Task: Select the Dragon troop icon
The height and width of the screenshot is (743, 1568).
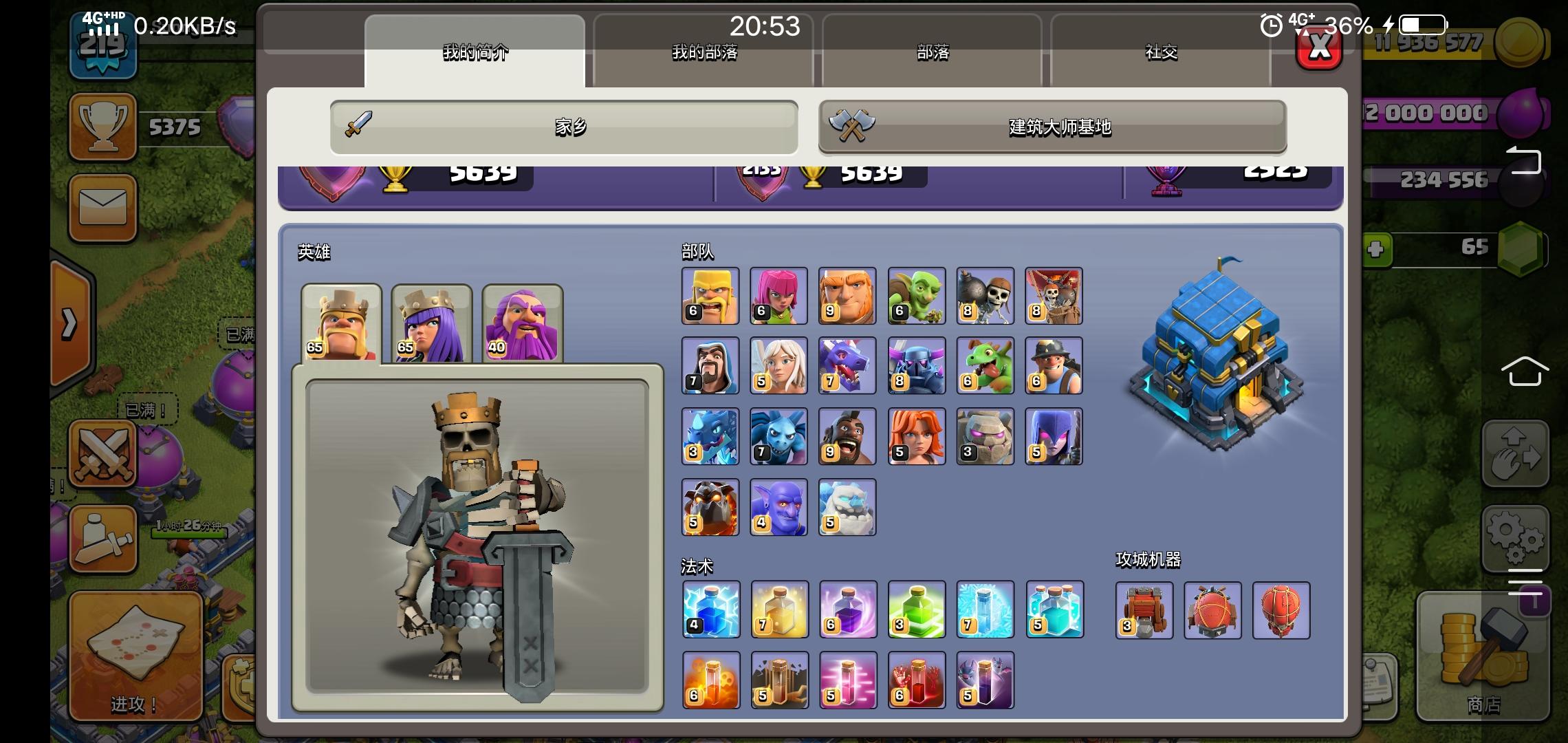Action: (848, 365)
